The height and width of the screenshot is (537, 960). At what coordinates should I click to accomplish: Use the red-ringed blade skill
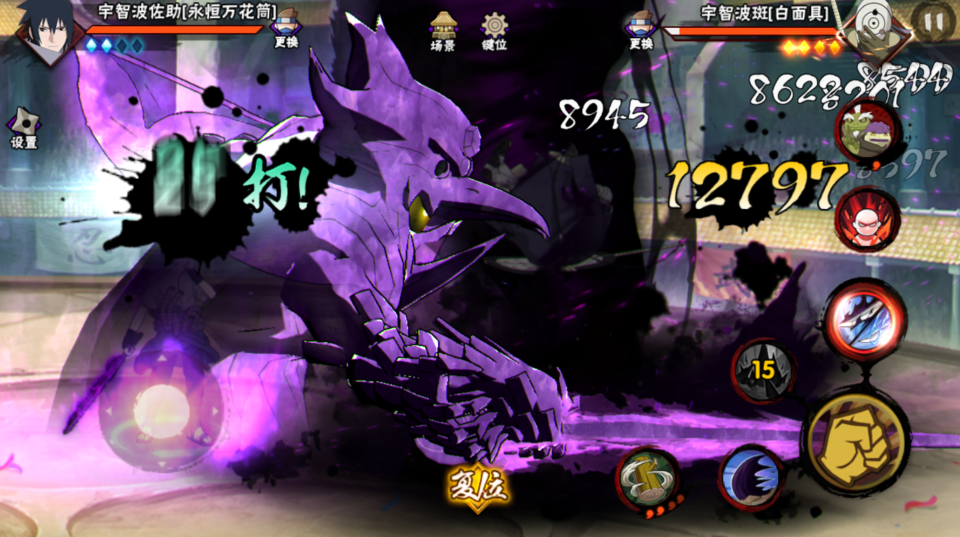pos(864,320)
